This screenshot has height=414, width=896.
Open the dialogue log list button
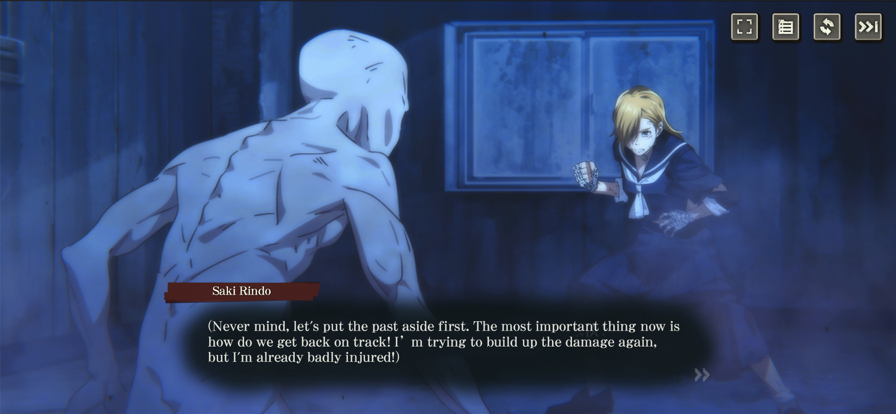coord(785,27)
